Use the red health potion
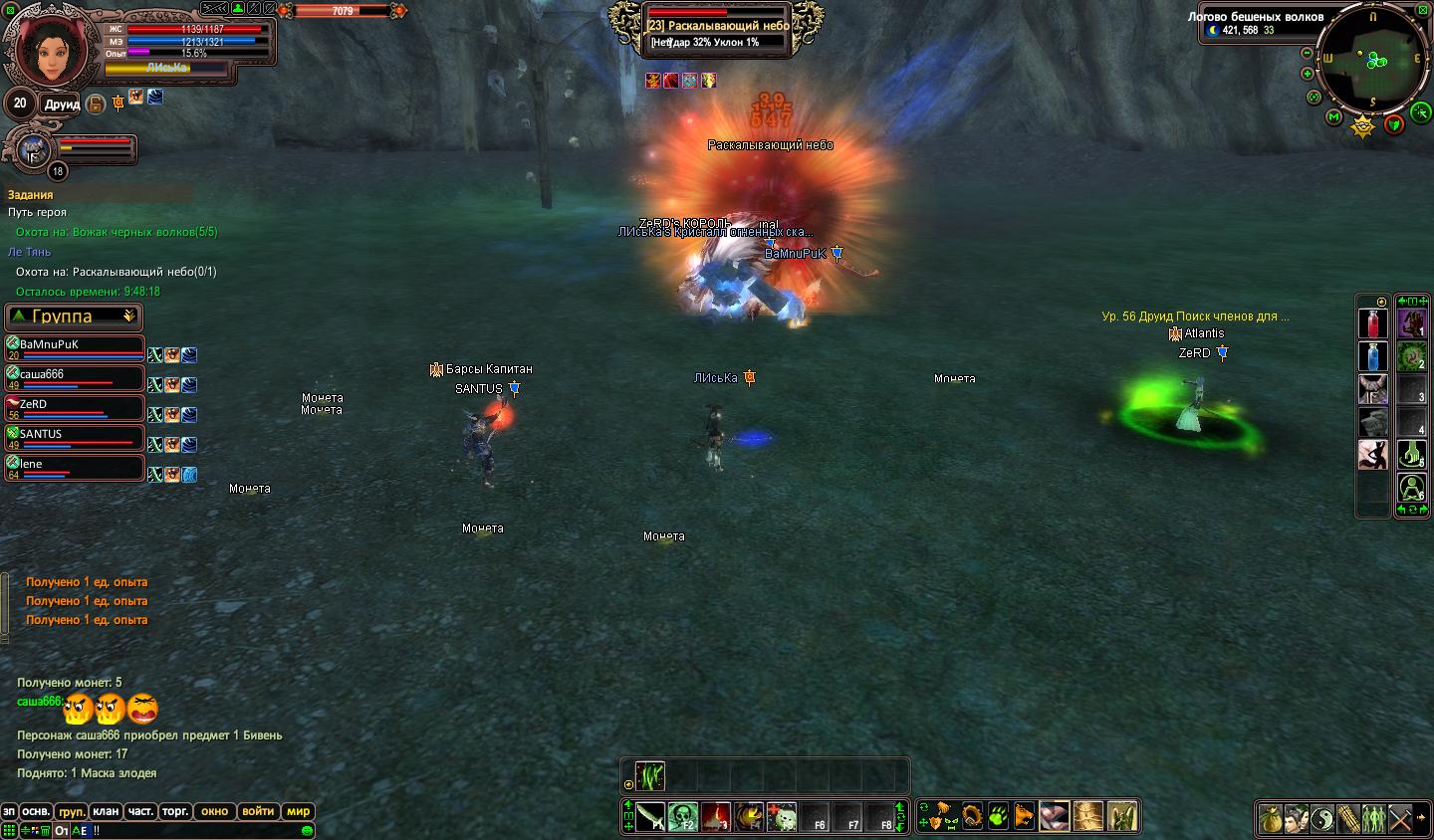Viewport: 1434px width, 840px height. 1372,323
